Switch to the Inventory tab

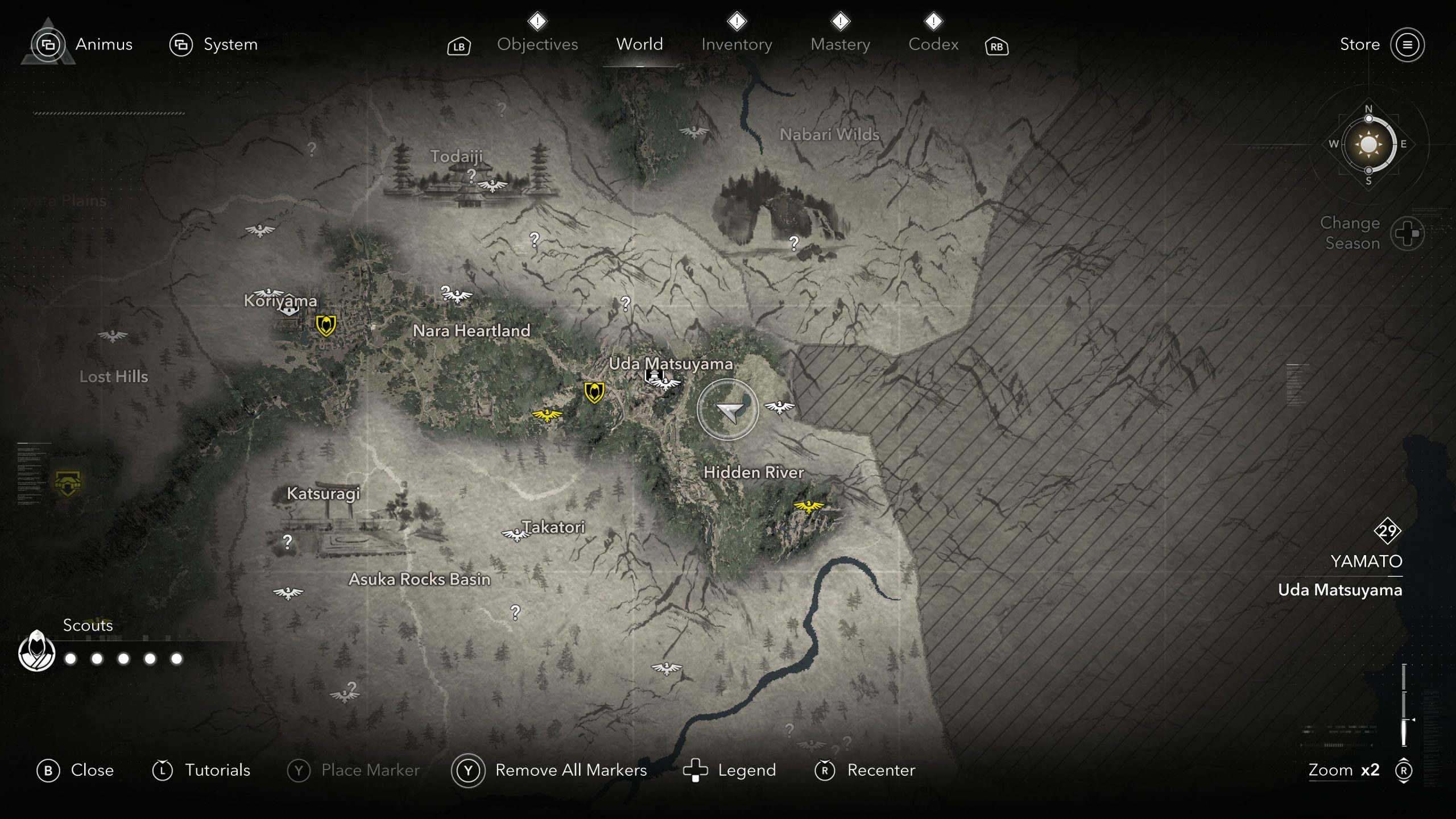point(737,44)
